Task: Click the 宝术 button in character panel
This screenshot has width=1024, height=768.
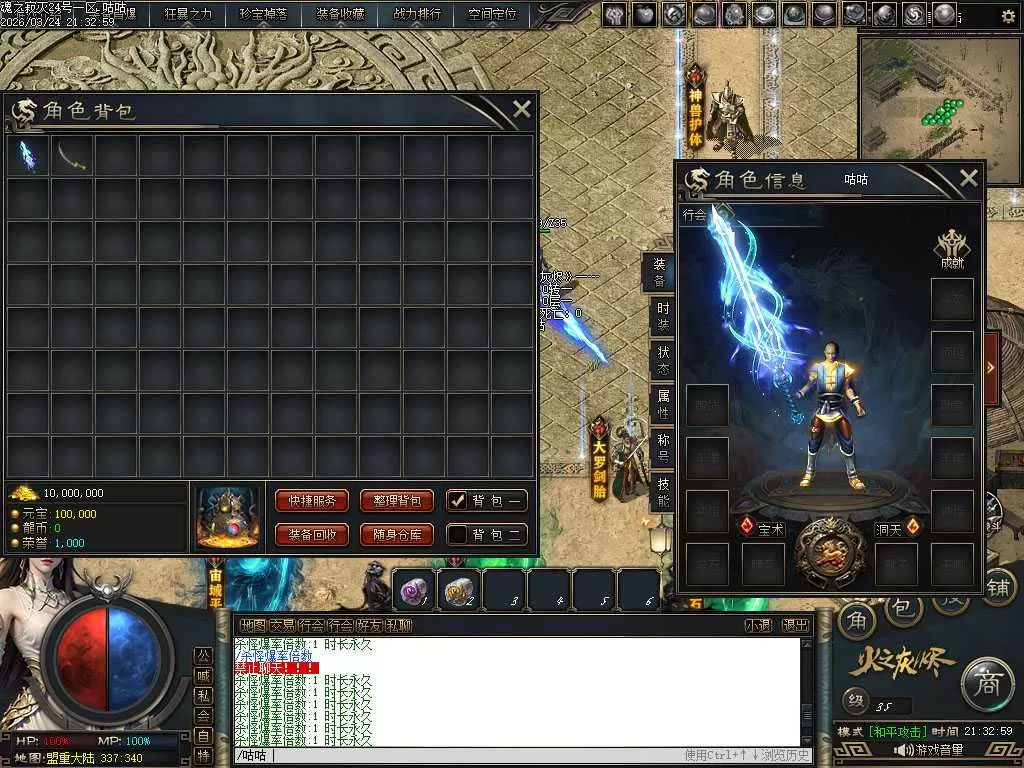Action: tap(763, 529)
